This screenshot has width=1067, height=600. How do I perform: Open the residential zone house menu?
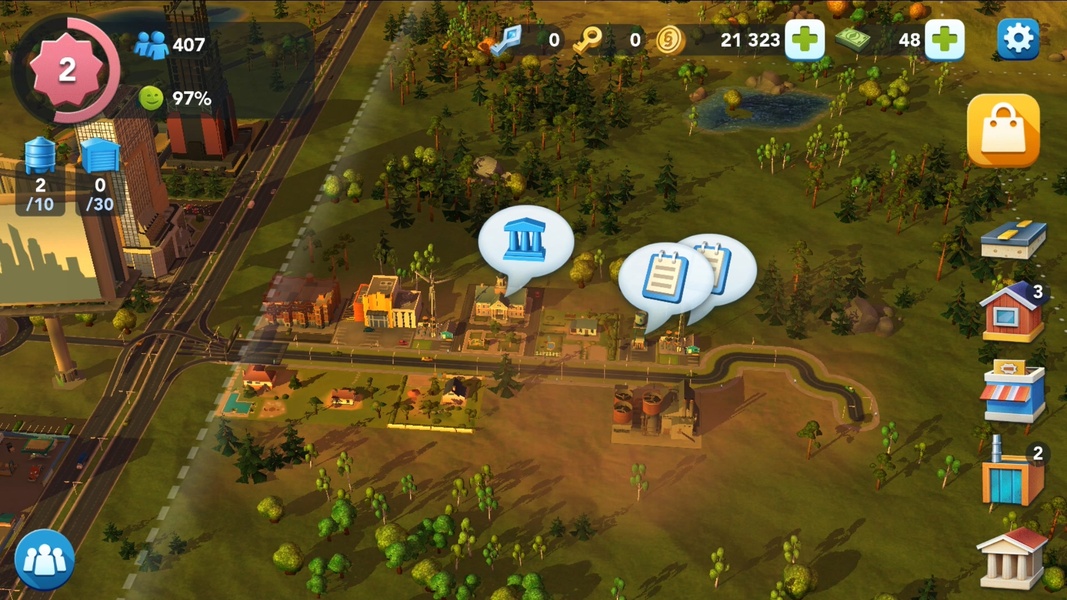(1012, 314)
